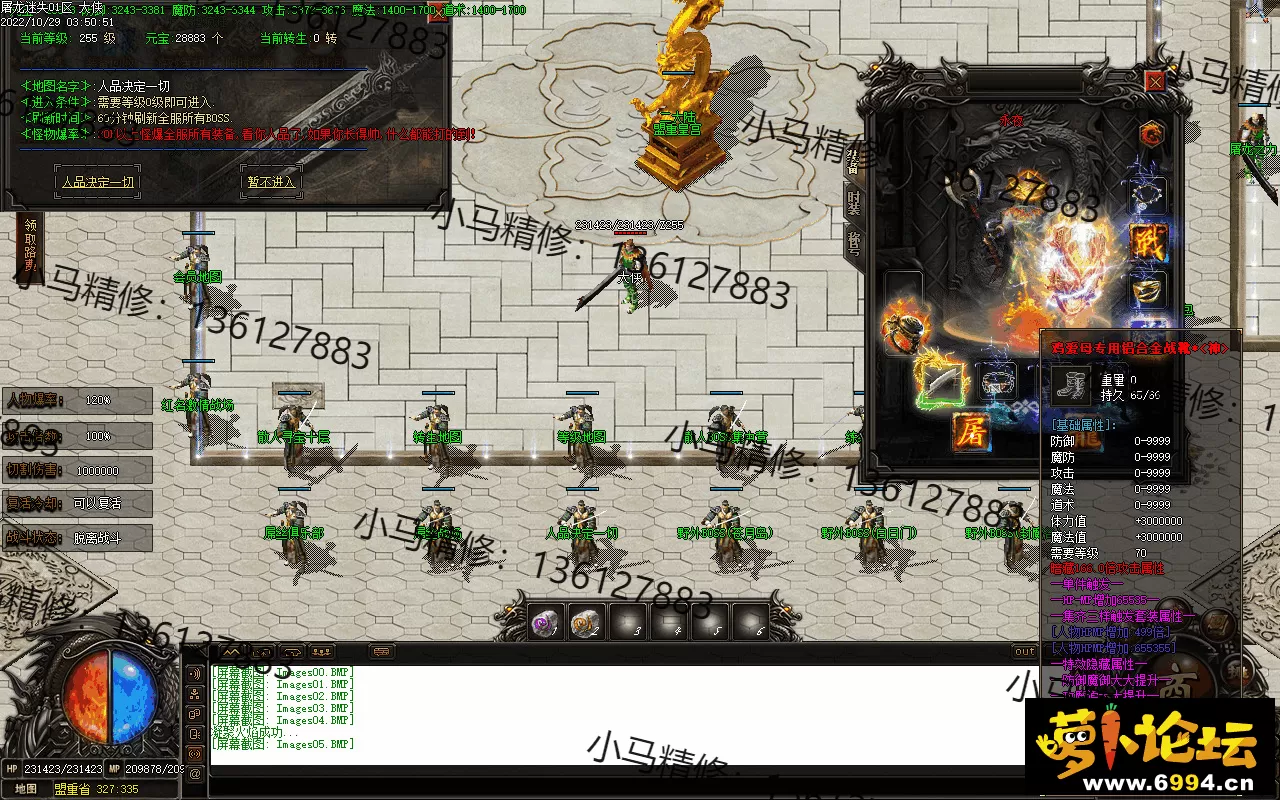Click the @ chat channel button
Screen dimensions: 1280x800
click(195, 773)
